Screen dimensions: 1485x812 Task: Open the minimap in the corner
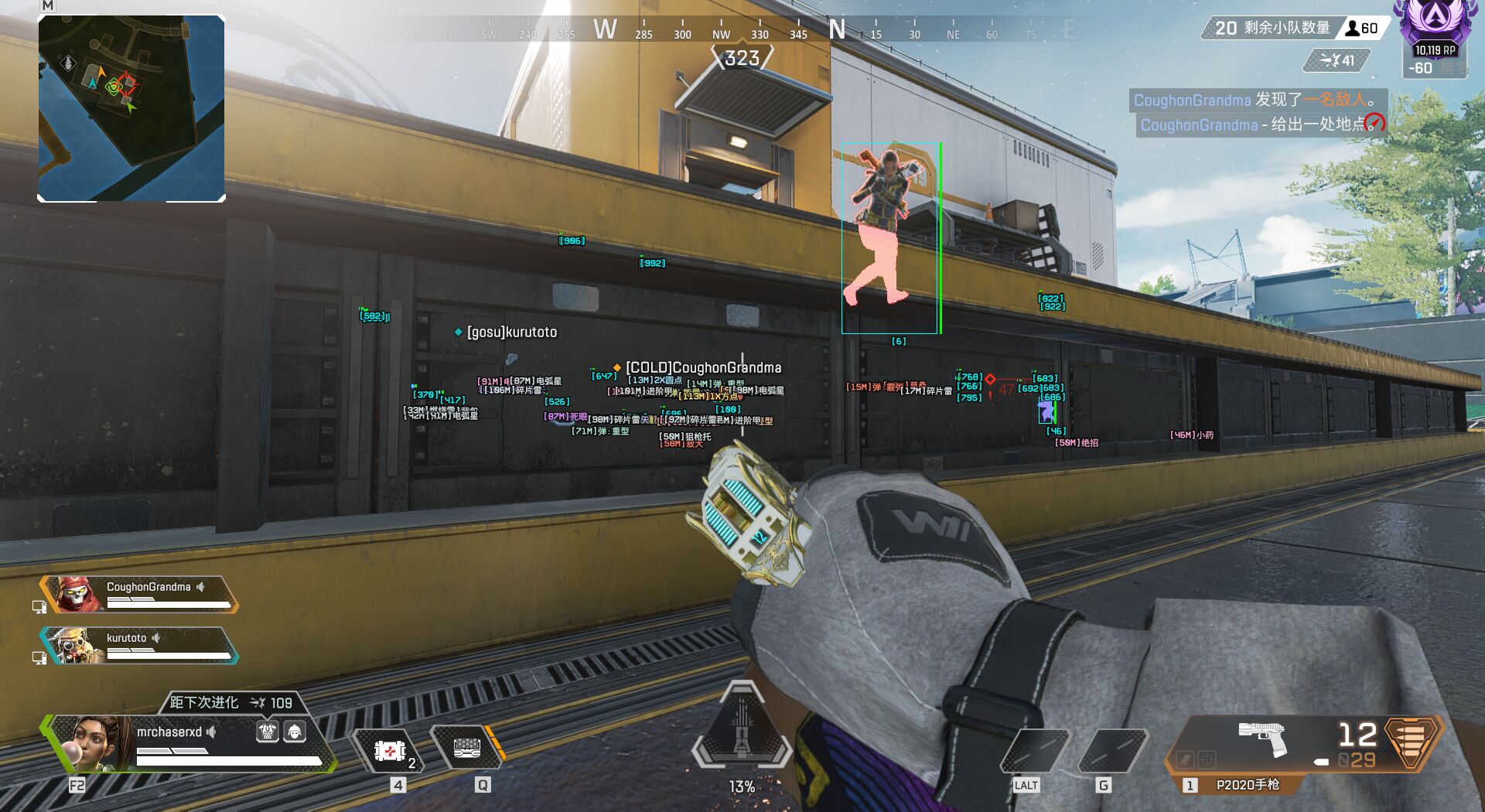coord(131,108)
